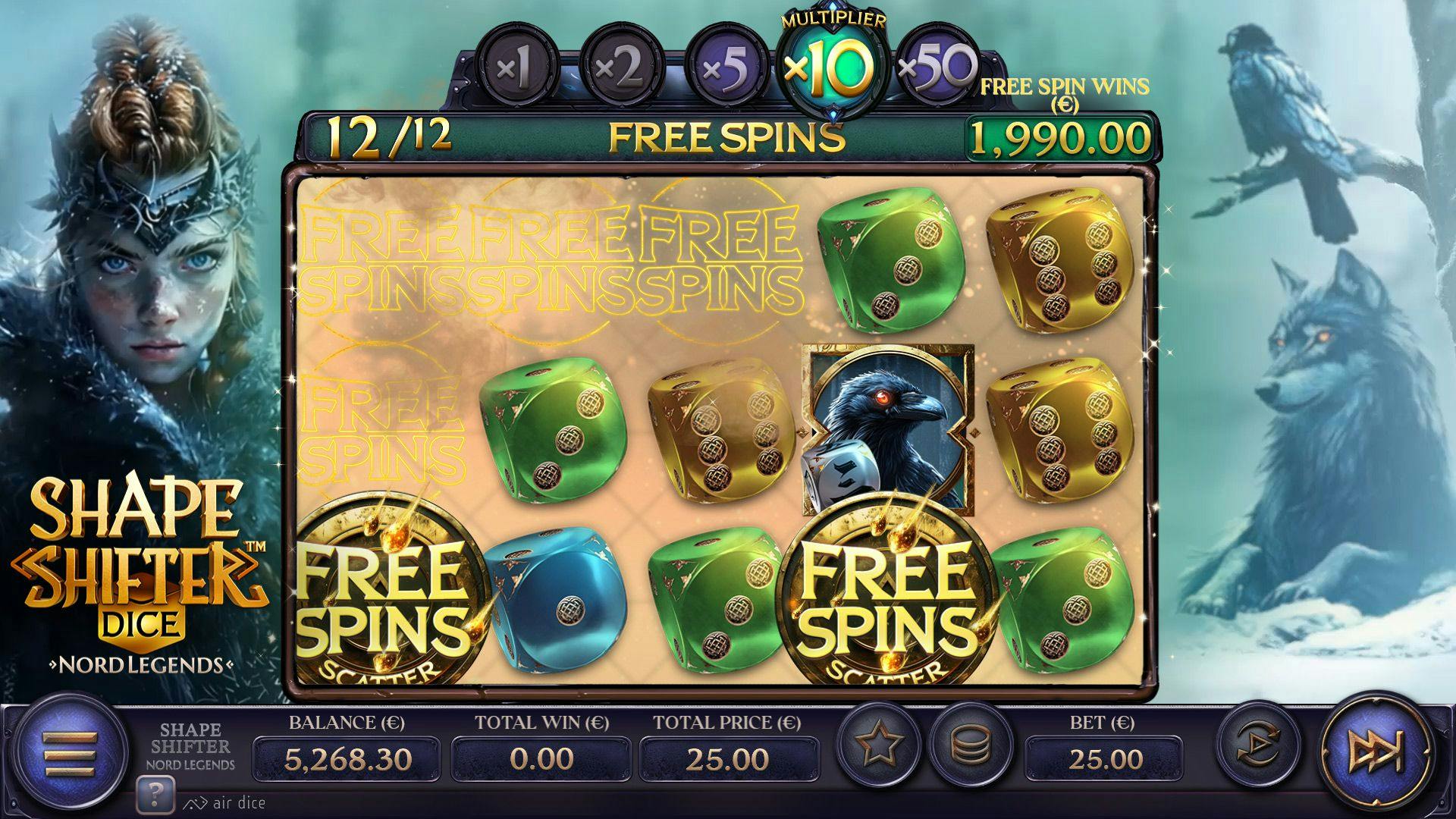Screen dimensions: 1456x819
Task: Select the Bet amount field
Action: [1104, 758]
